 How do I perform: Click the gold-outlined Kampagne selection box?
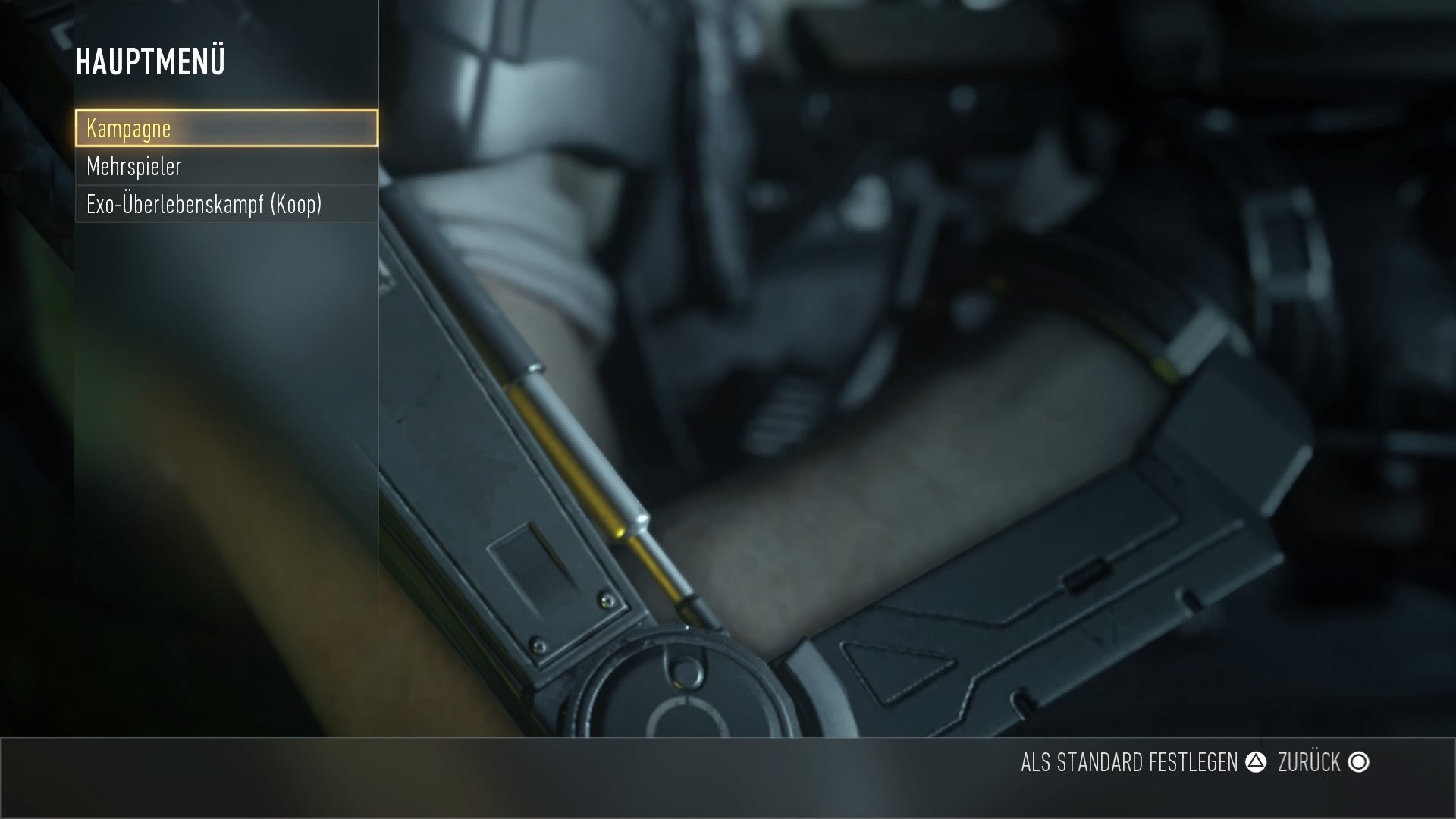click(226, 129)
